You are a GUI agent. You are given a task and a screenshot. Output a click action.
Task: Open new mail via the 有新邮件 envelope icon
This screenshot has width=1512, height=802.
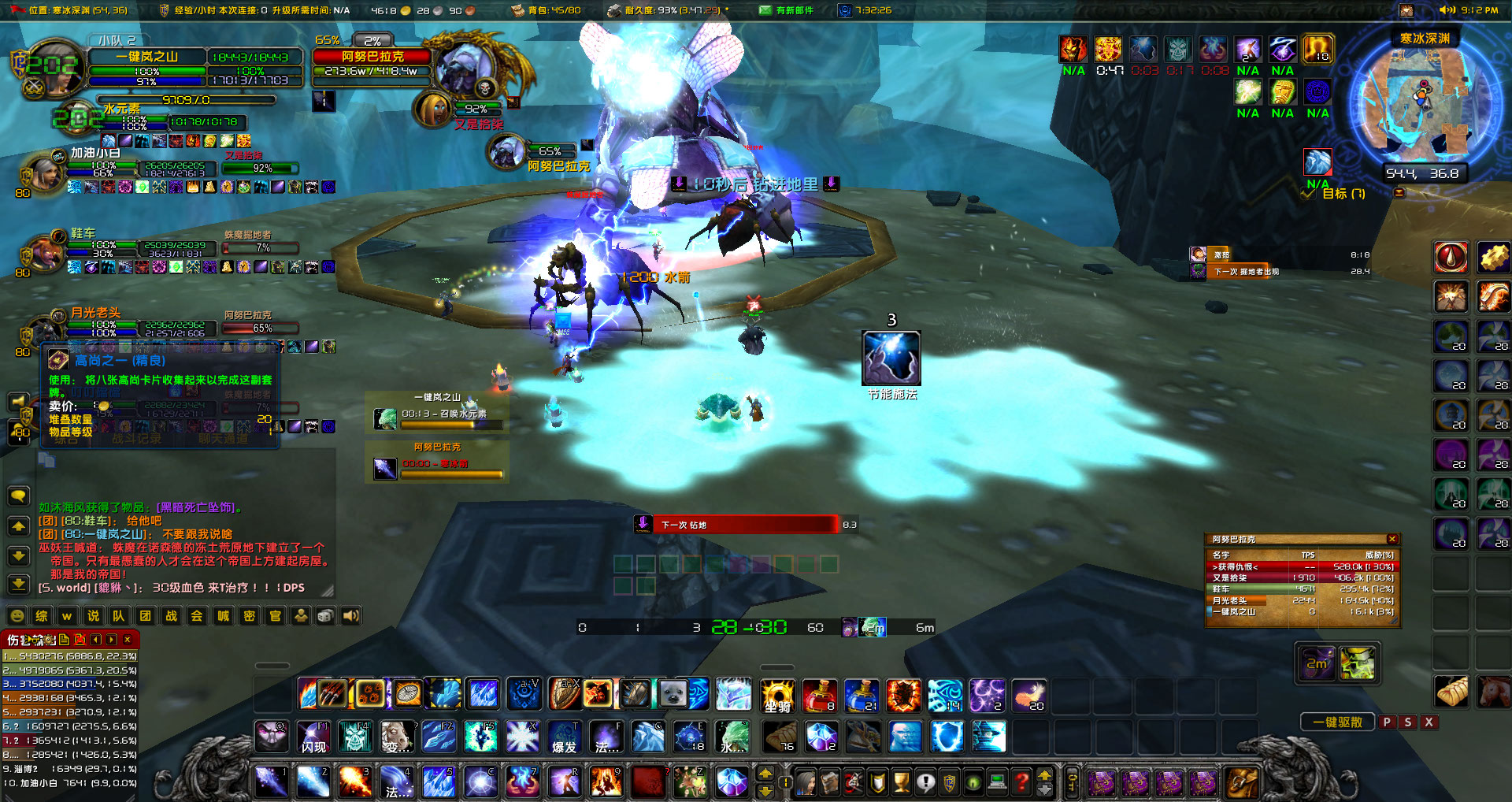coord(765,9)
